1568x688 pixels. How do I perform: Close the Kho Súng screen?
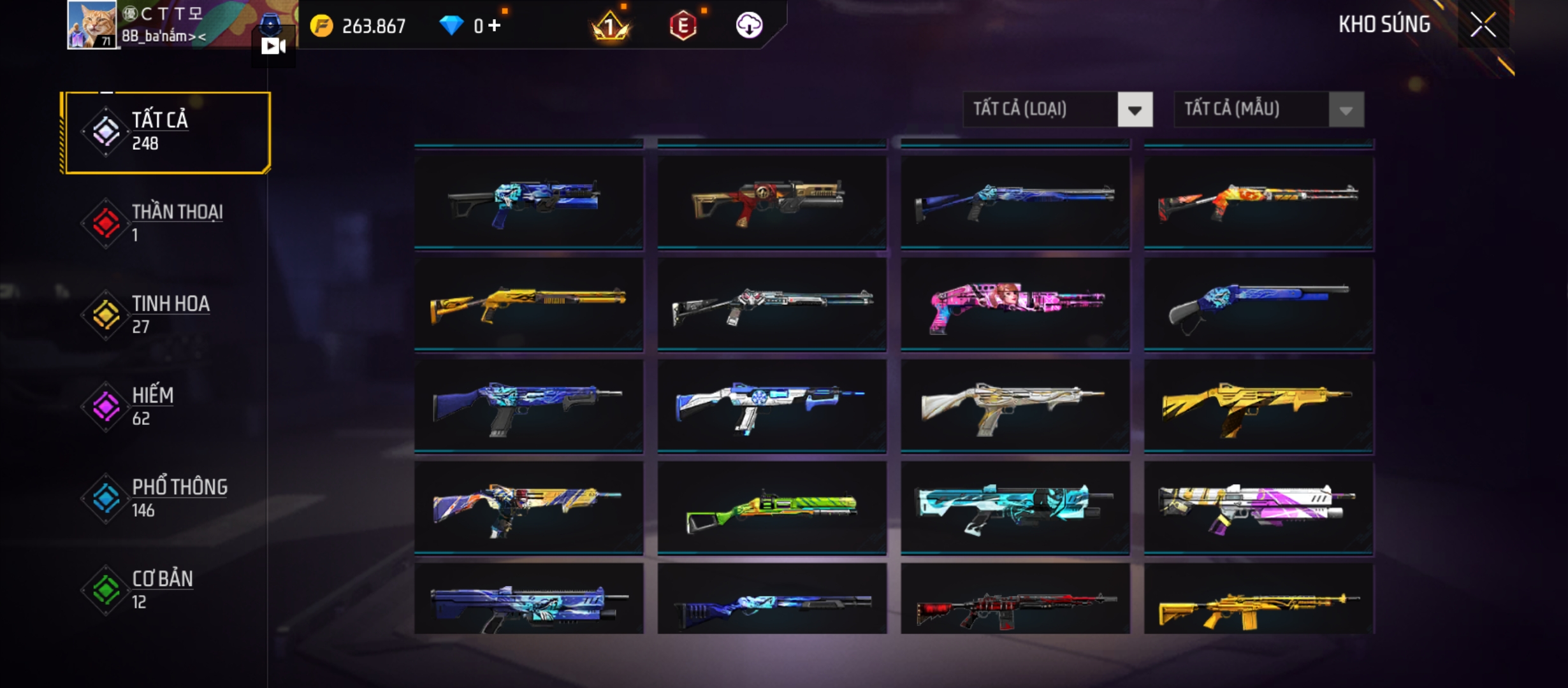(x=1483, y=25)
